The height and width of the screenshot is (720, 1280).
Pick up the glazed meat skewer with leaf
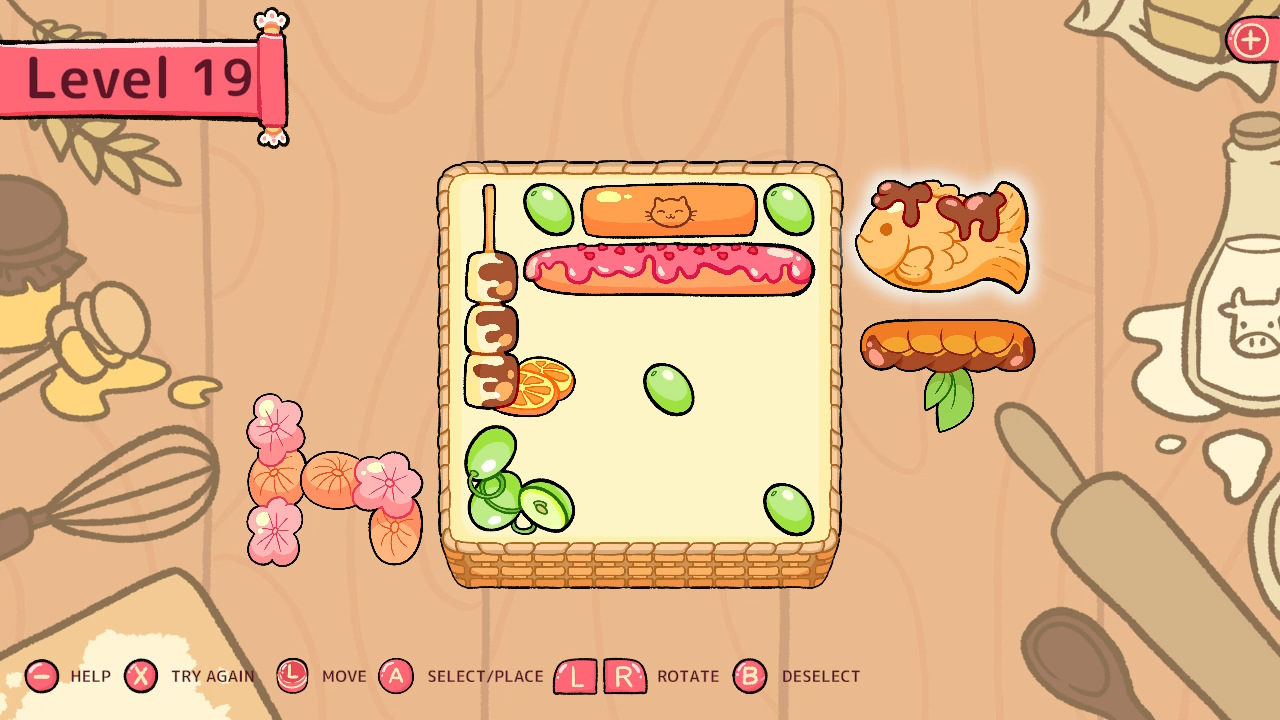click(x=948, y=345)
